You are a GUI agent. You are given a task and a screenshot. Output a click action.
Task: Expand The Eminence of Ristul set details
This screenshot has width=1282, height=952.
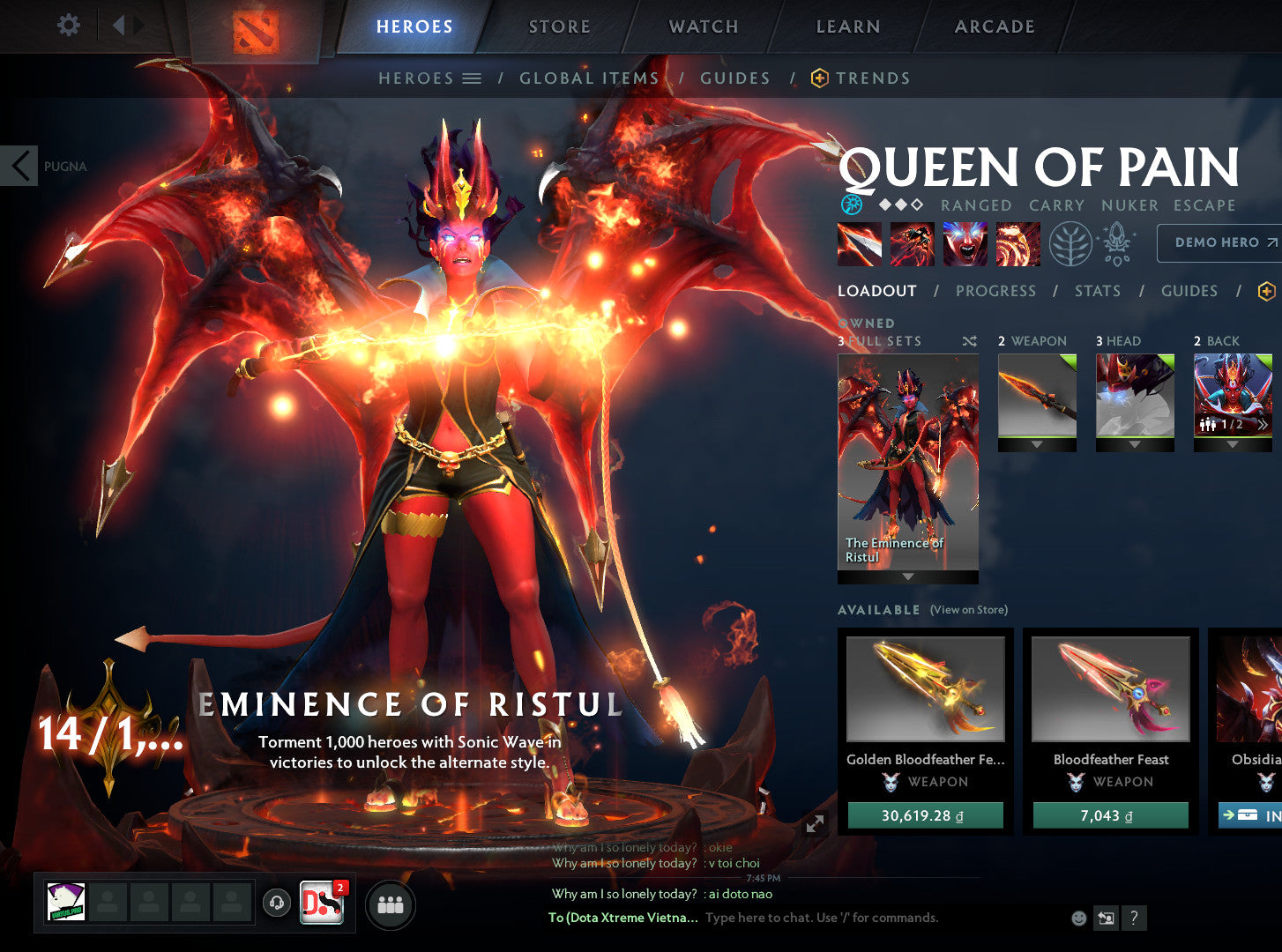coord(907,575)
